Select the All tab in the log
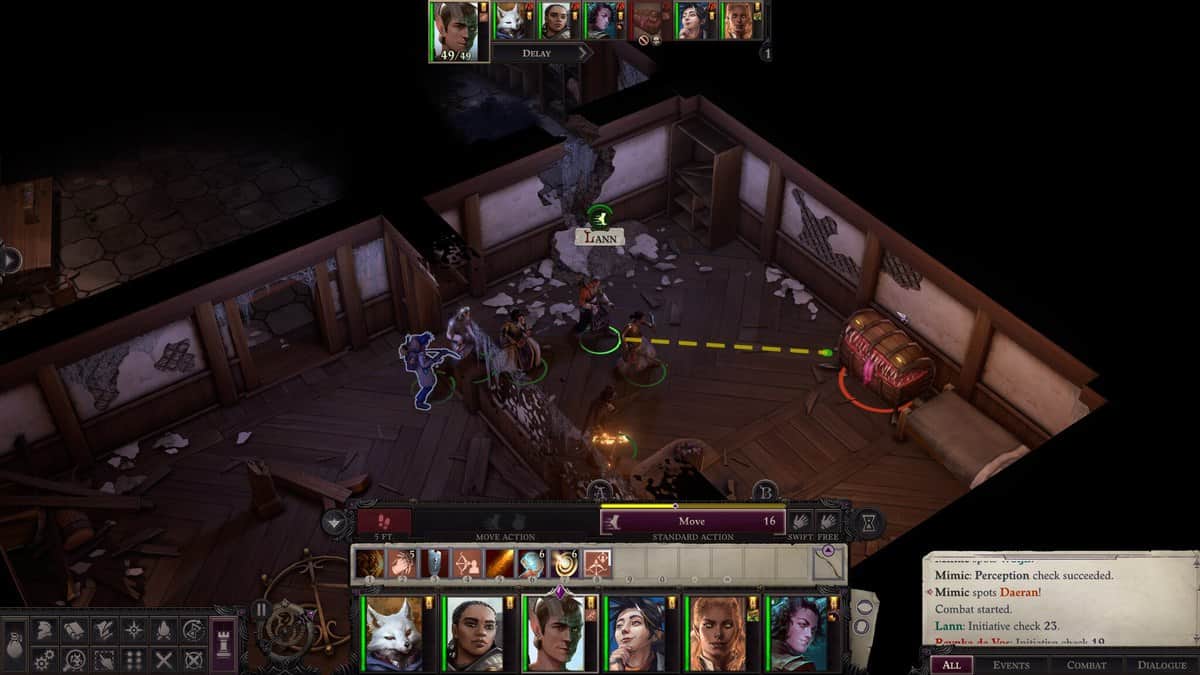Image resolution: width=1200 pixels, height=675 pixels. tap(951, 664)
